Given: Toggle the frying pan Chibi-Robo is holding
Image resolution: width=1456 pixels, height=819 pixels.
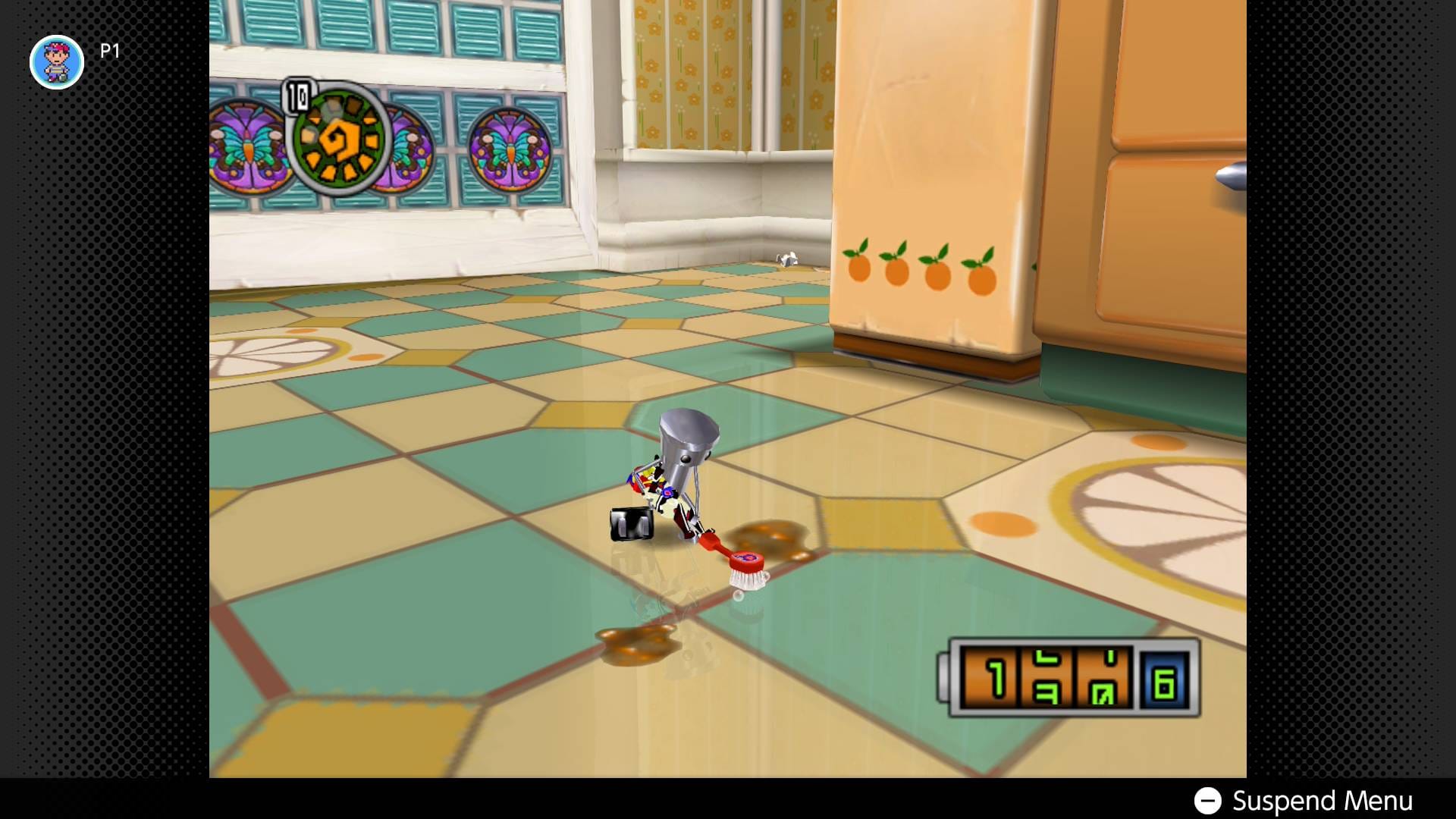Looking at the screenshot, I should [631, 523].
